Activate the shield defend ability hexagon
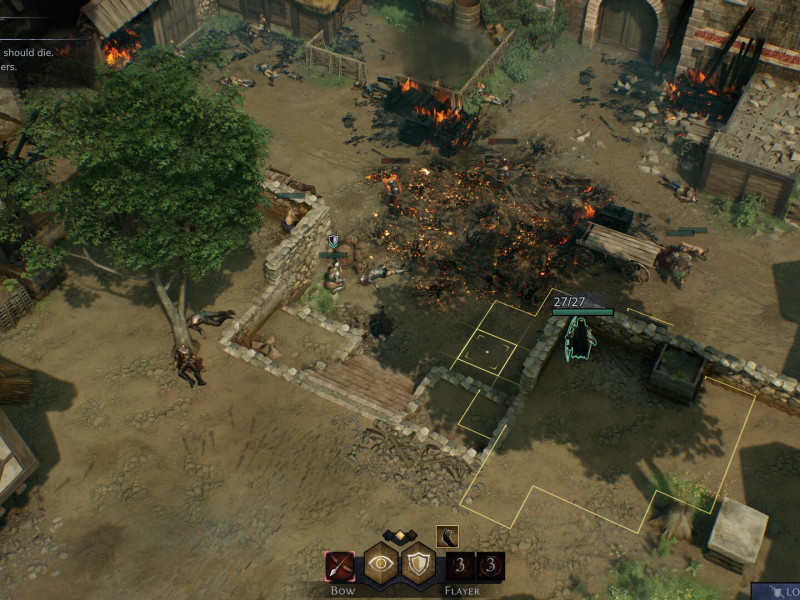The height and width of the screenshot is (600, 800). point(419,564)
